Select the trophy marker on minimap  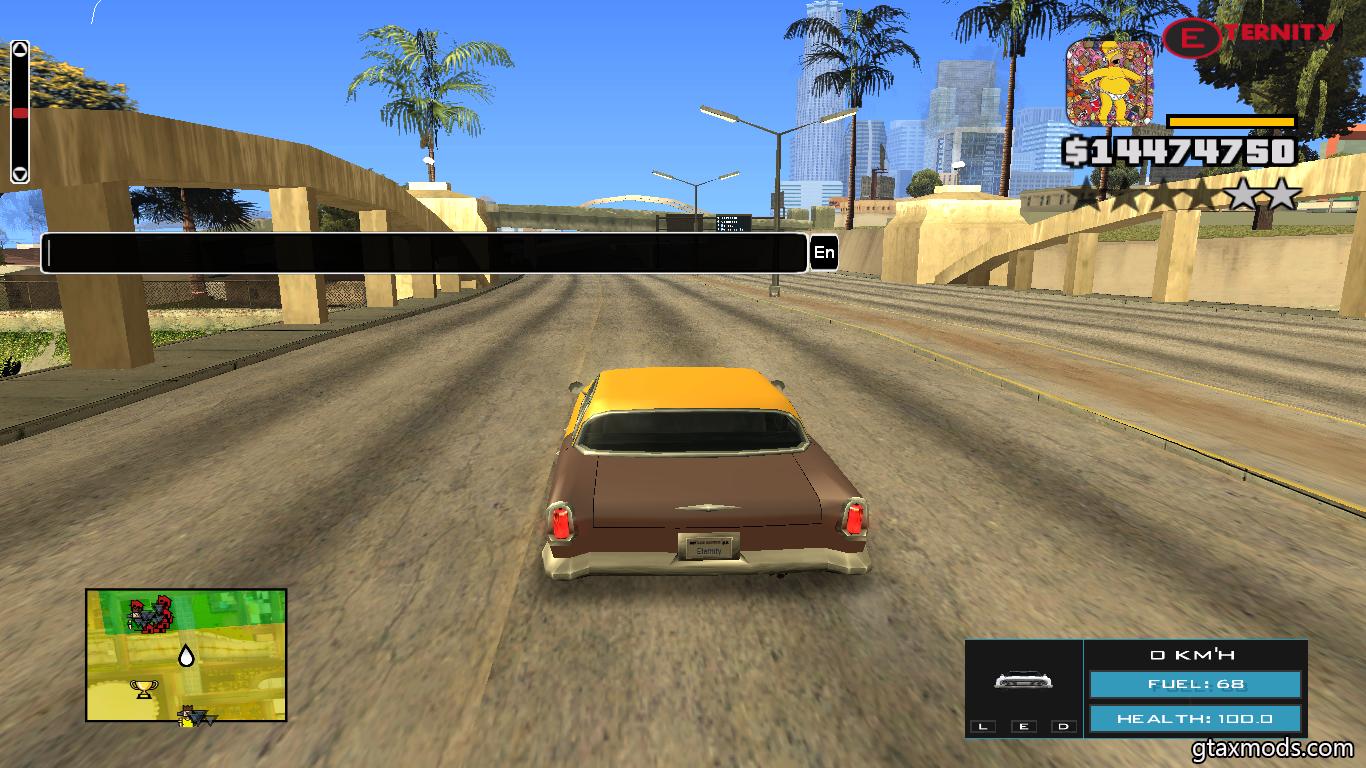click(144, 688)
